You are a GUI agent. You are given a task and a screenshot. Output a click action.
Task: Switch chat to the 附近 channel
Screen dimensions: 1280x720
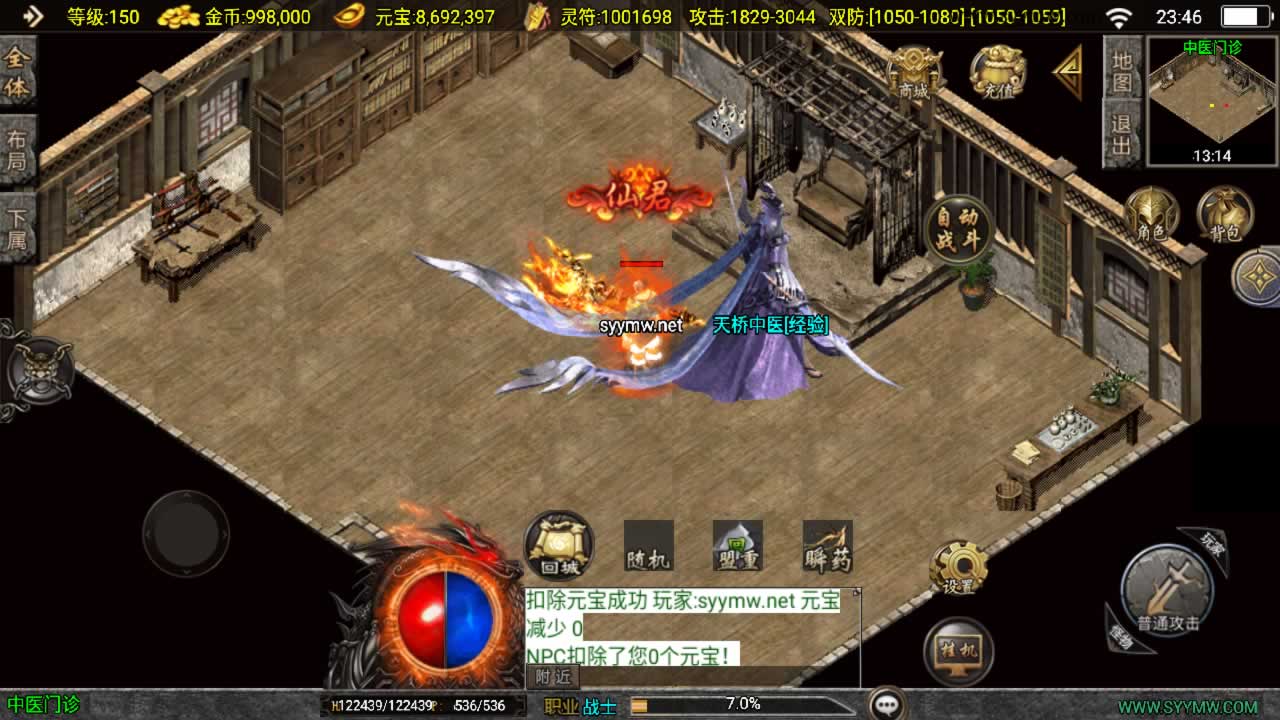pyautogui.click(x=553, y=676)
